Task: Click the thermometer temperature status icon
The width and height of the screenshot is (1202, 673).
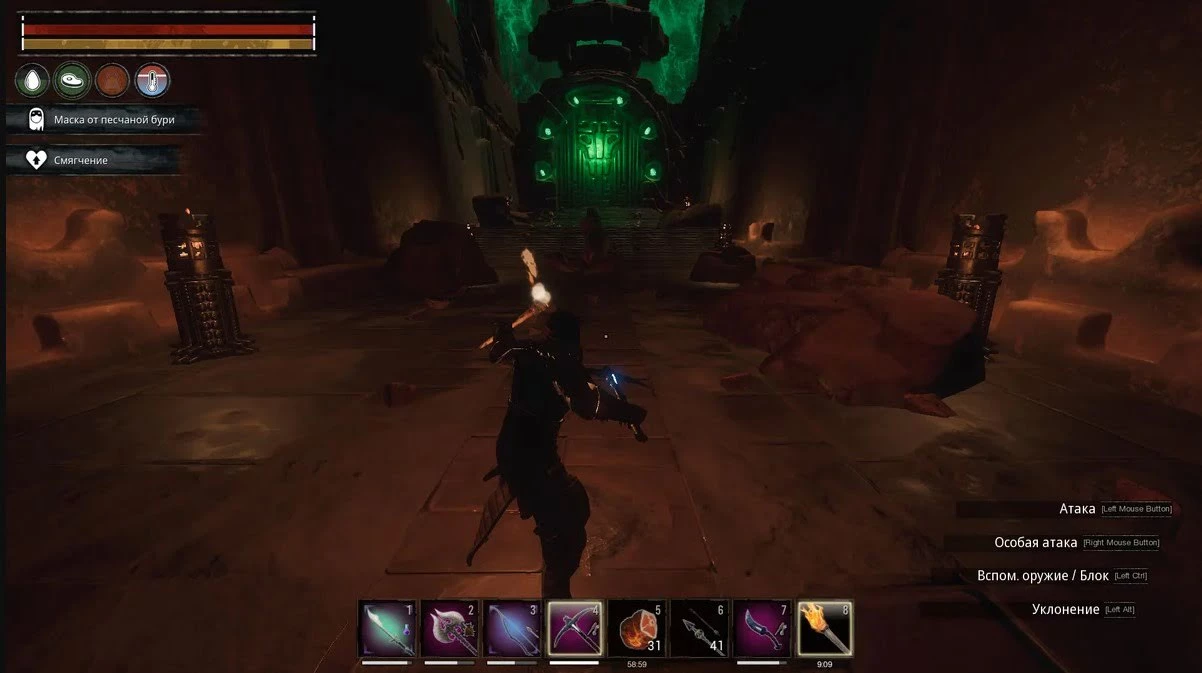Action: point(152,80)
